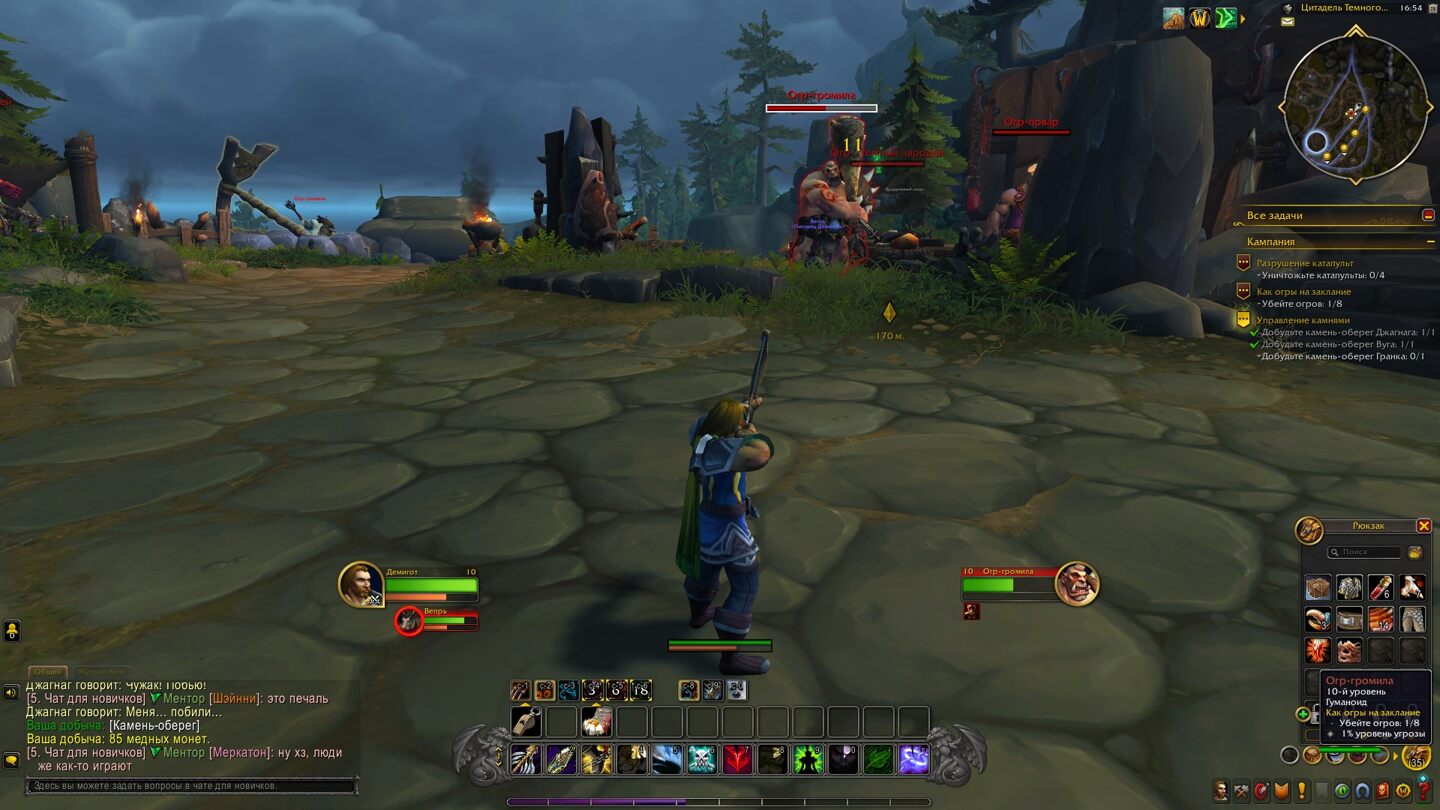Viewport: 1440px width, 810px height.
Task: Click the circular minimap
Action: (x=1355, y=108)
